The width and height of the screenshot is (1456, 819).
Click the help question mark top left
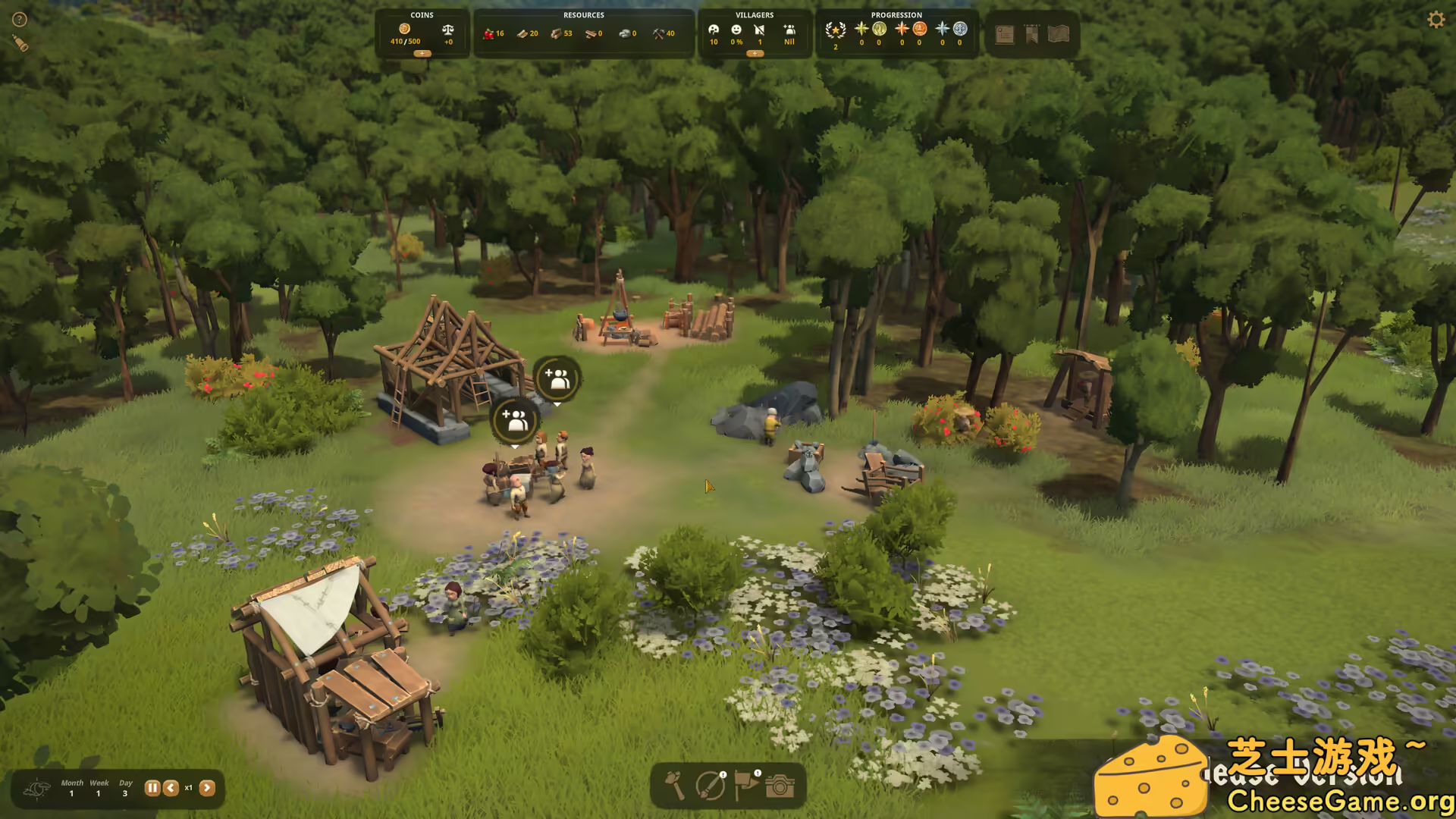tap(19, 19)
